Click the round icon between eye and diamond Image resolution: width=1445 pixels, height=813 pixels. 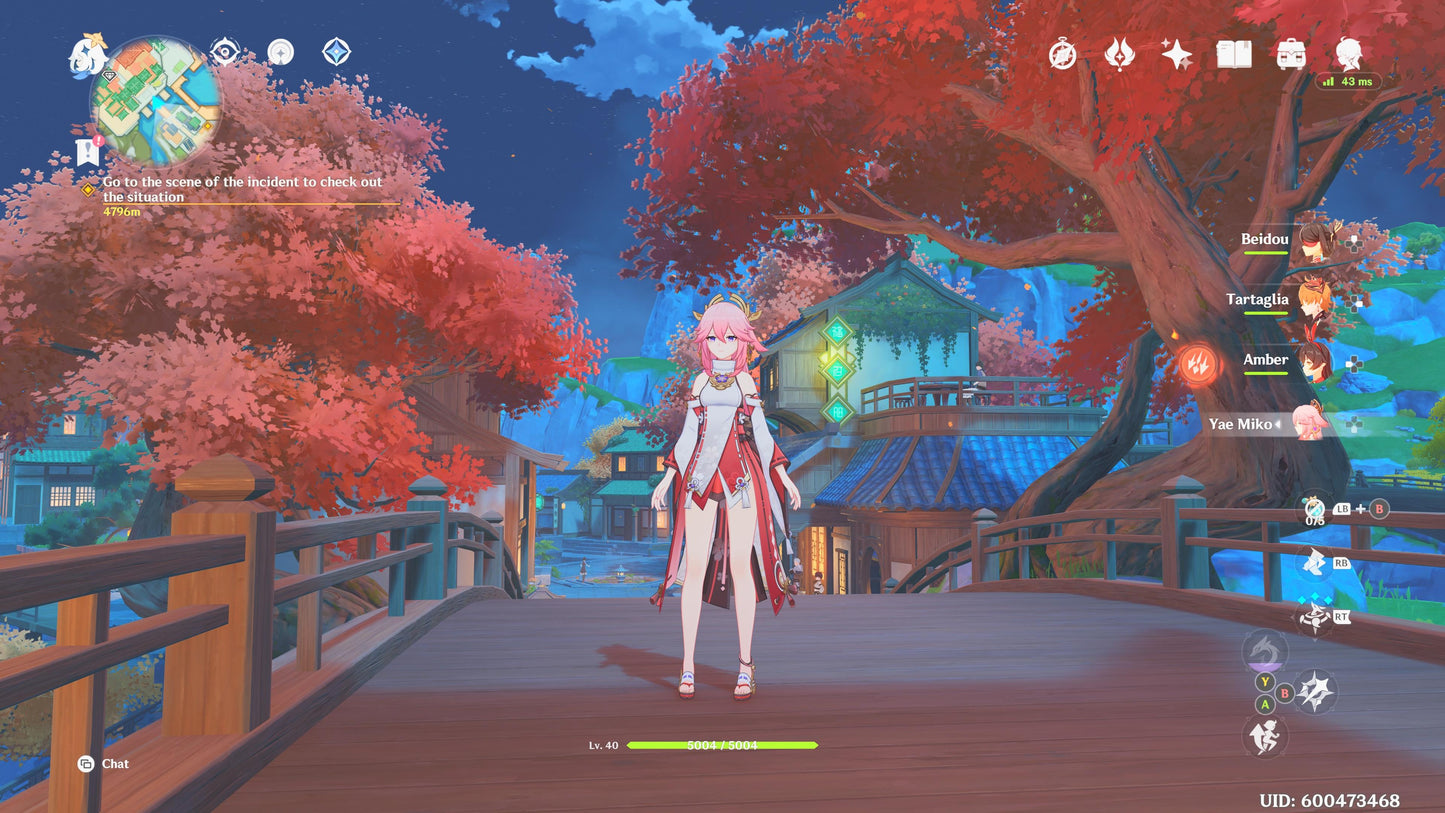pos(280,52)
